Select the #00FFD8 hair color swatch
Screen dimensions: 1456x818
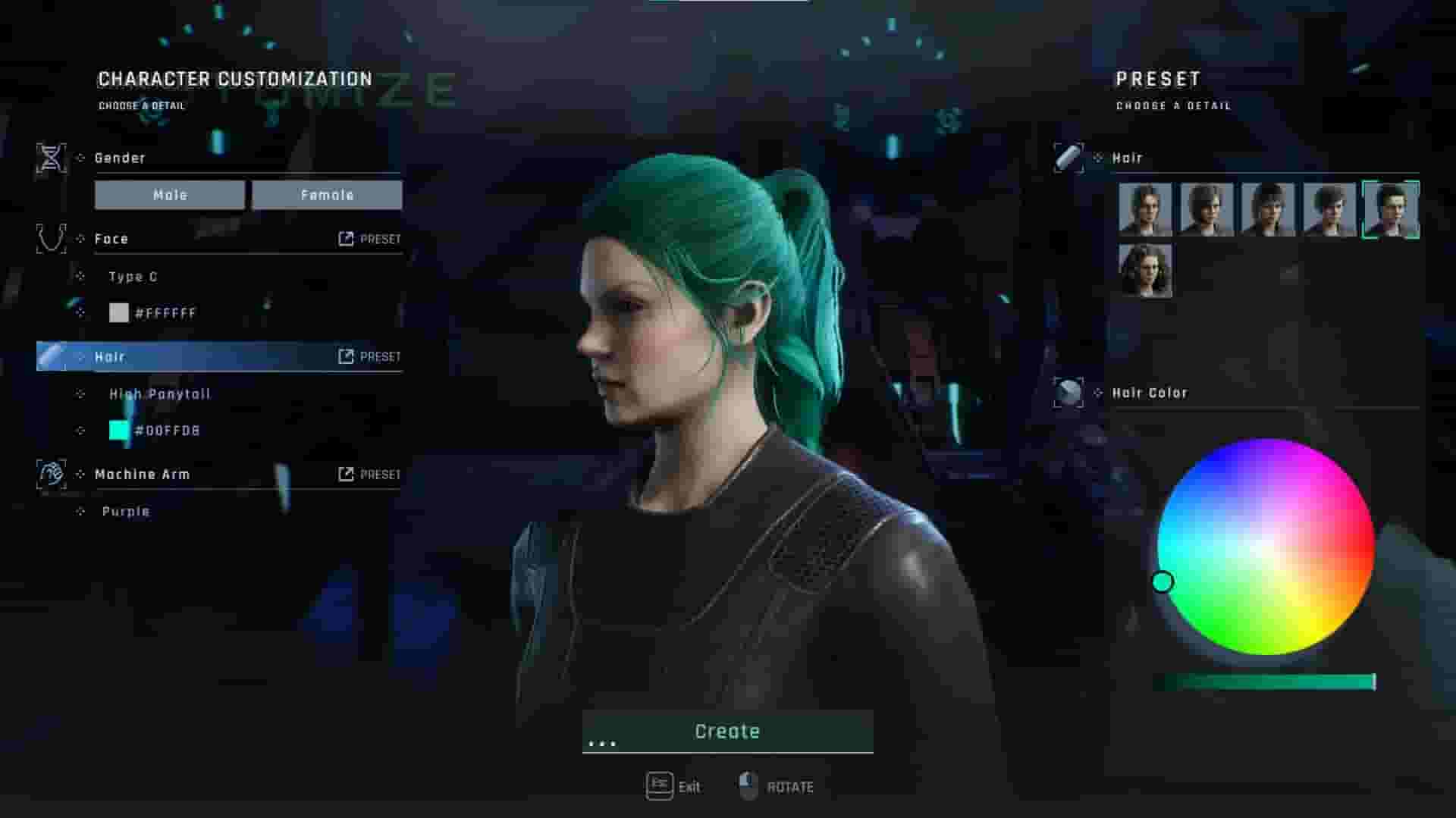pyautogui.click(x=119, y=430)
